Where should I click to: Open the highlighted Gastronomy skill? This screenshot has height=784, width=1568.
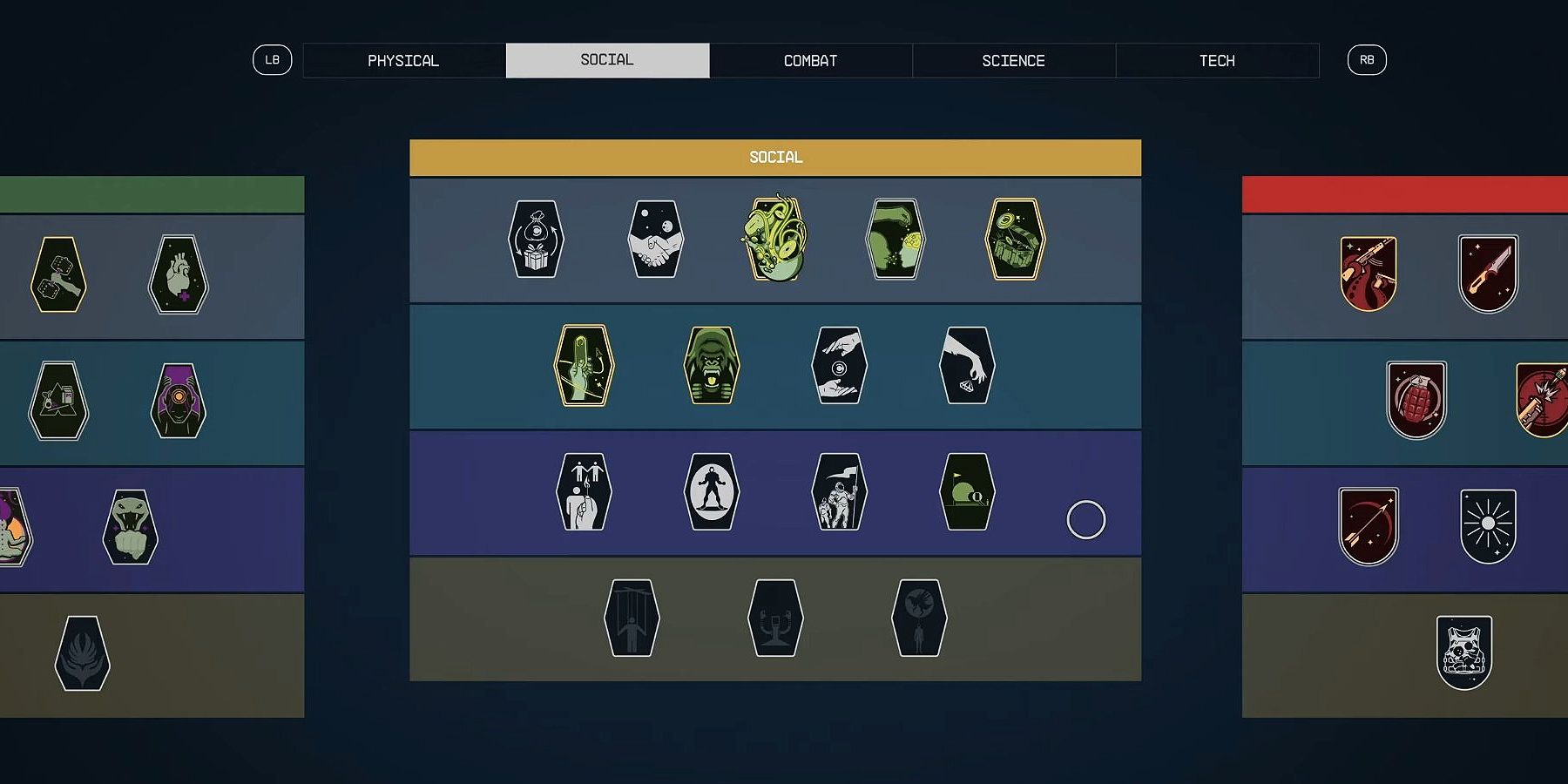[775, 242]
